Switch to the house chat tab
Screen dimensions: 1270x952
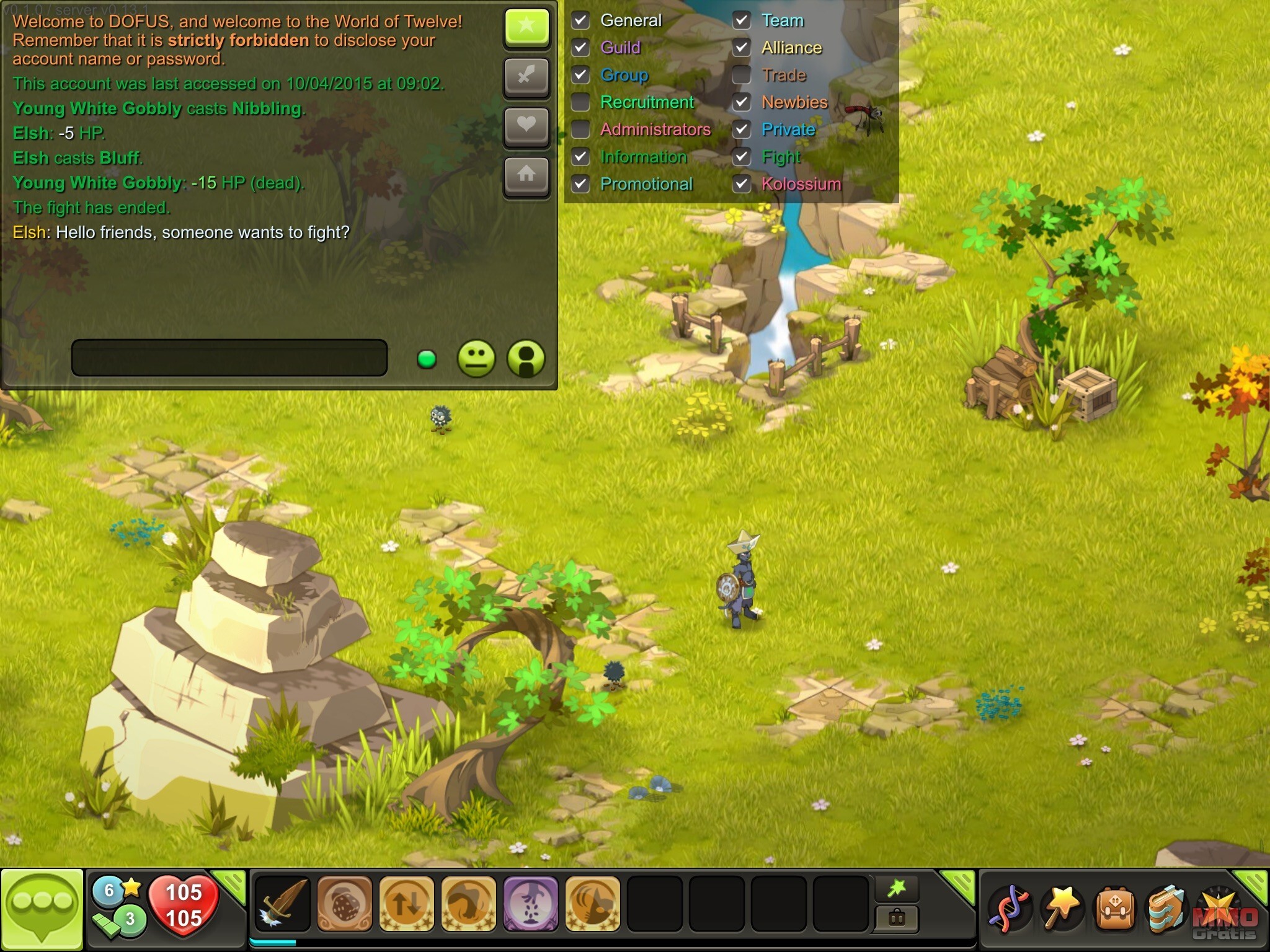526,175
